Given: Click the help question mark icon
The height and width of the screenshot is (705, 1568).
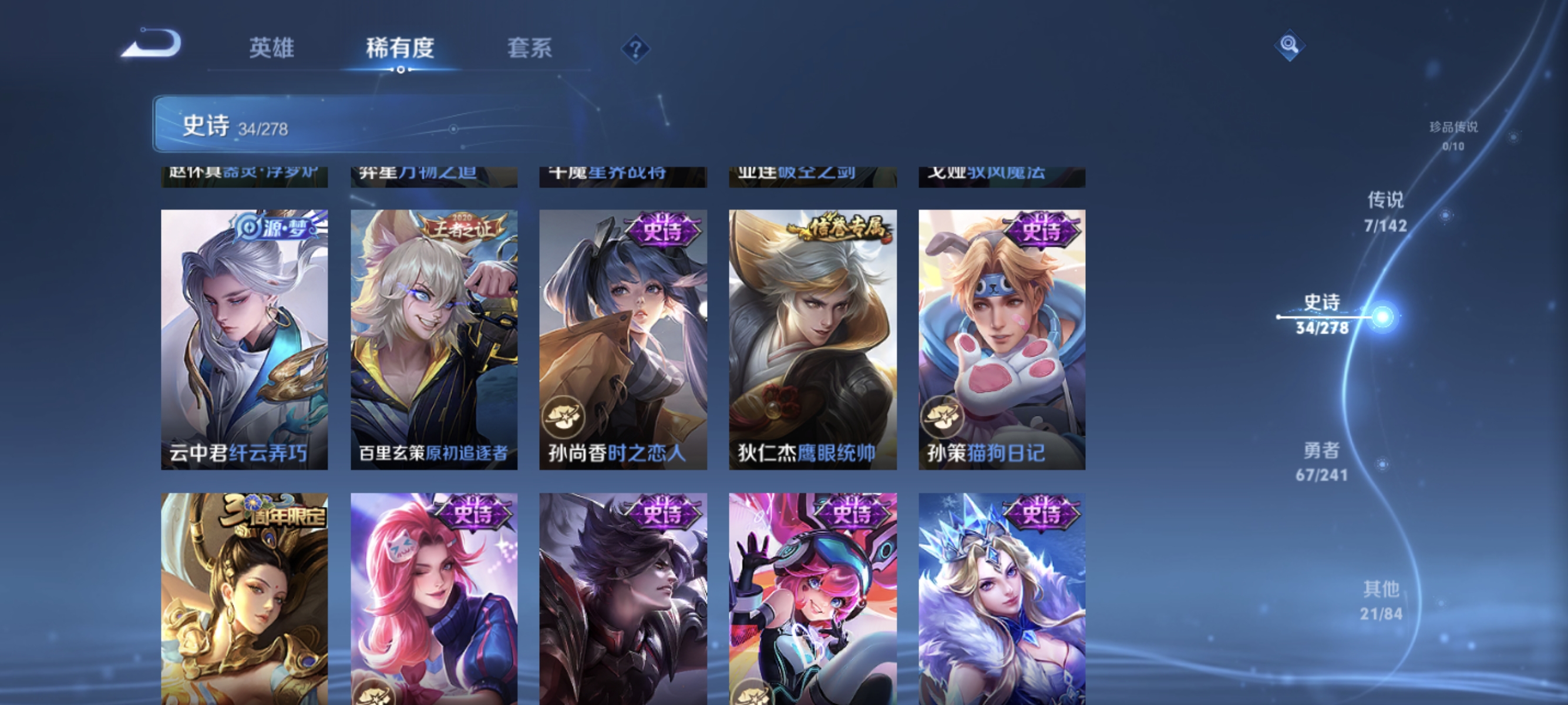Looking at the screenshot, I should click(x=635, y=49).
